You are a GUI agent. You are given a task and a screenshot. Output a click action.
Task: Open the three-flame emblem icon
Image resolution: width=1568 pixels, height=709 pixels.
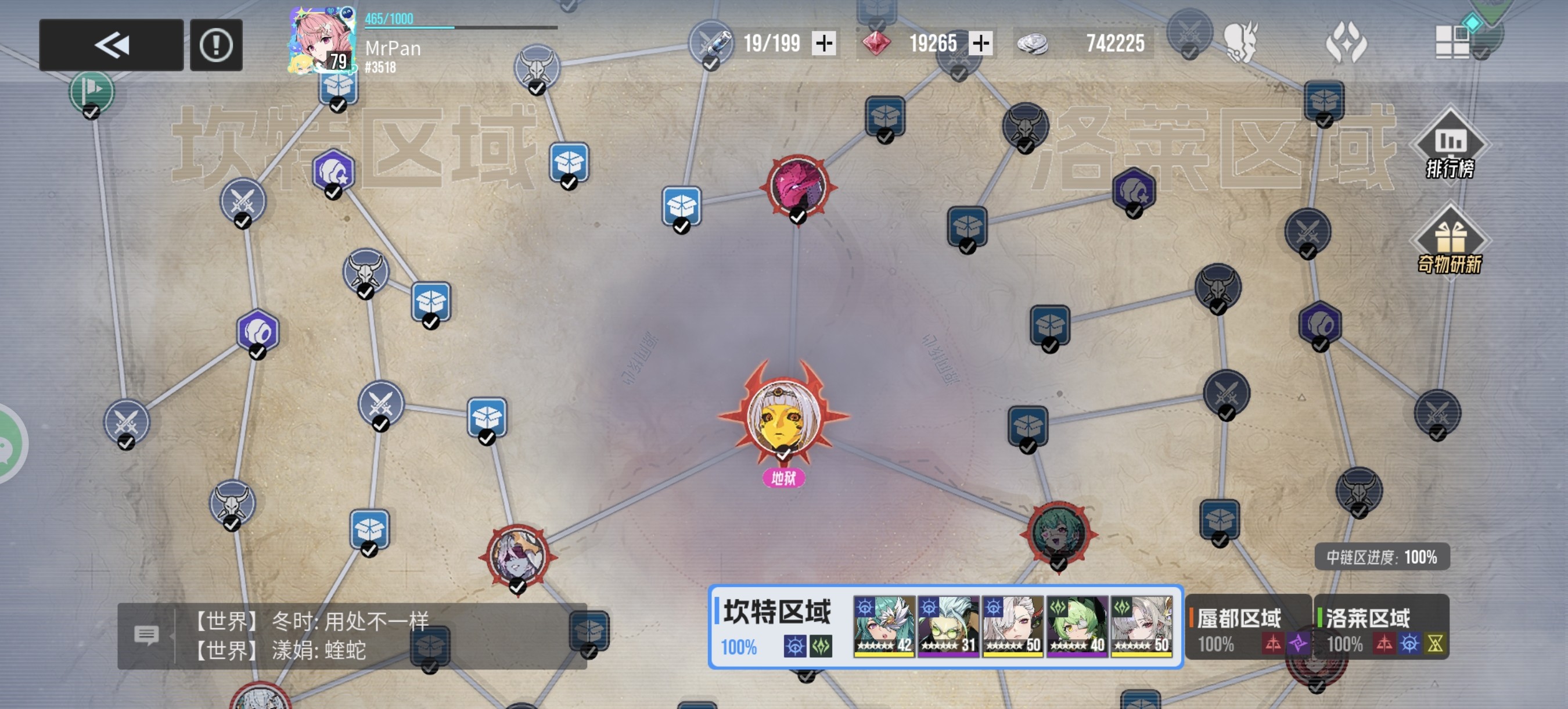click(1346, 42)
